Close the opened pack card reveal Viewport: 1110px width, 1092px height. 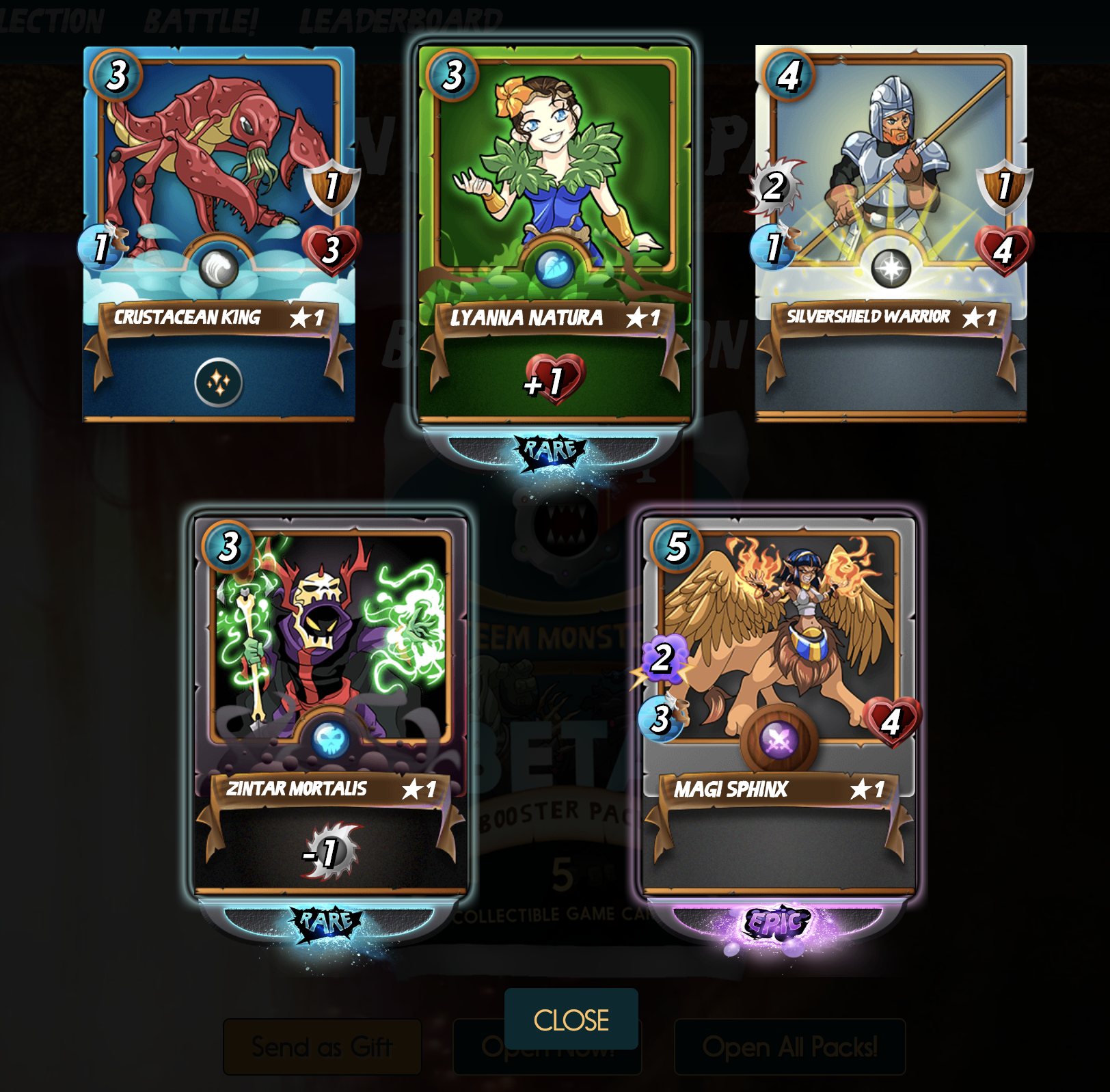571,1019
